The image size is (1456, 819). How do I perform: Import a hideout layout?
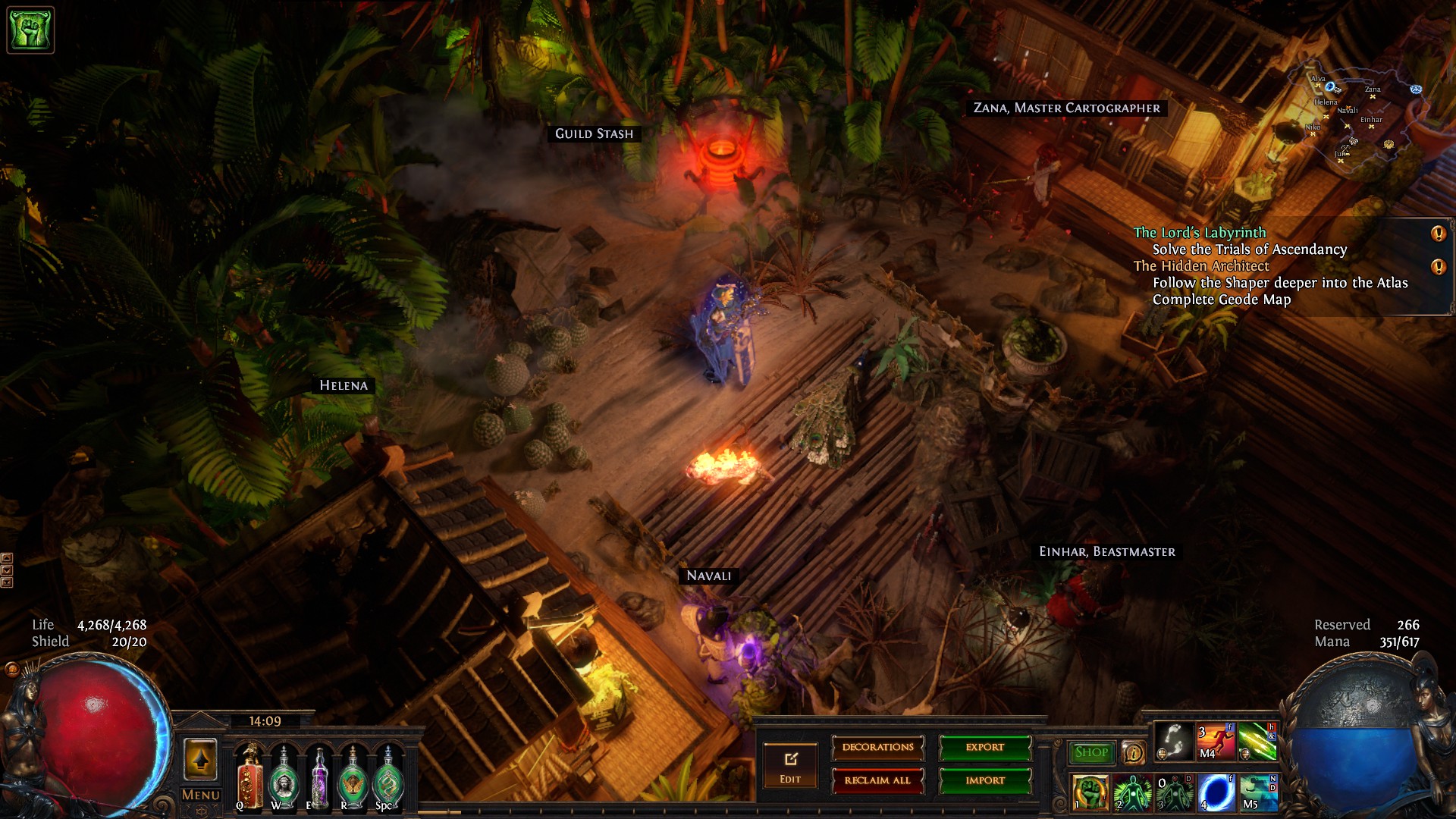984,780
